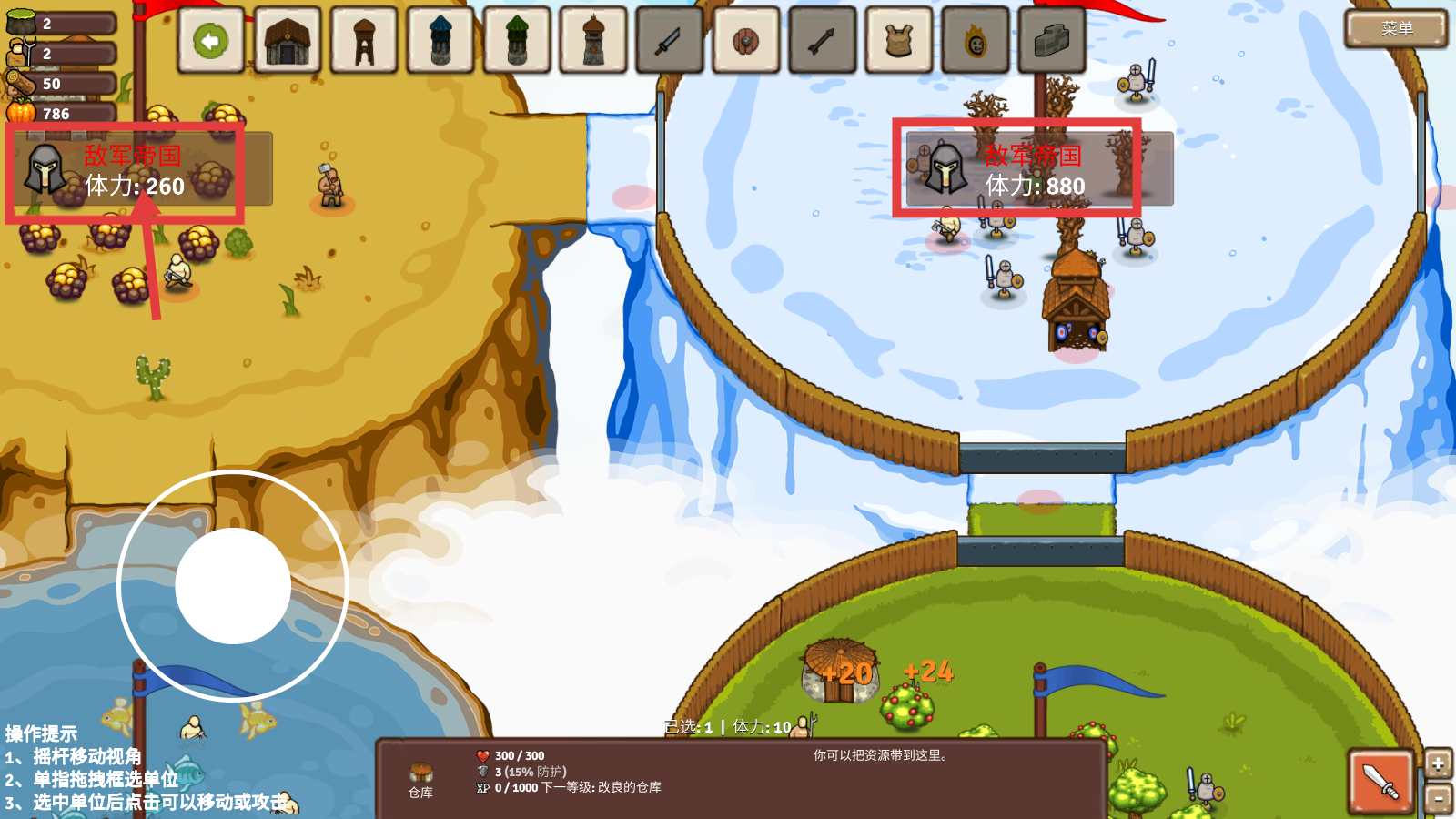The width and height of the screenshot is (1456, 819).
Task: Choose the wooden watchtower build icon
Action: click(x=364, y=41)
